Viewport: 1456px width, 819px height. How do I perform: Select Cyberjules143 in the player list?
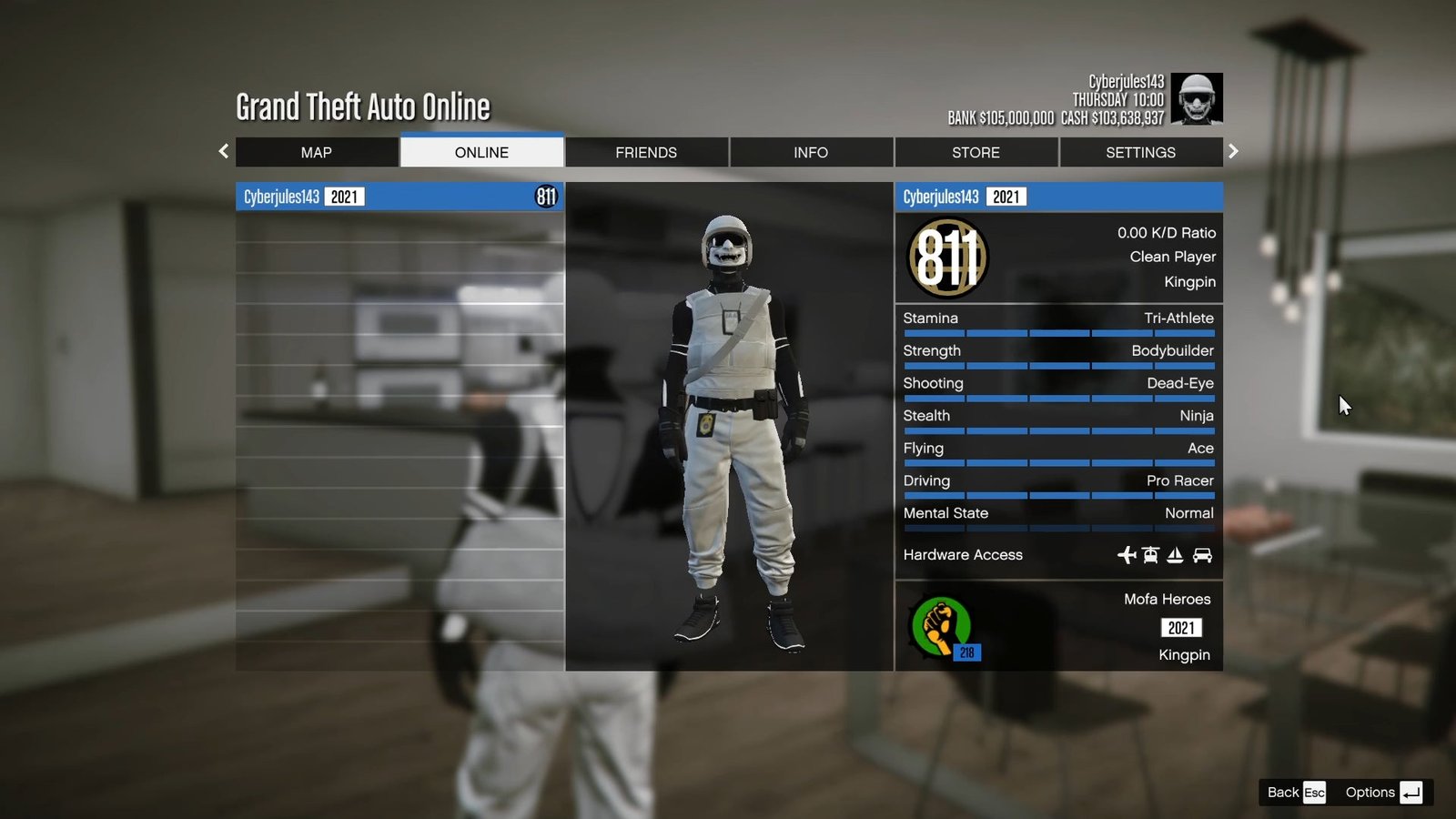pyautogui.click(x=399, y=197)
